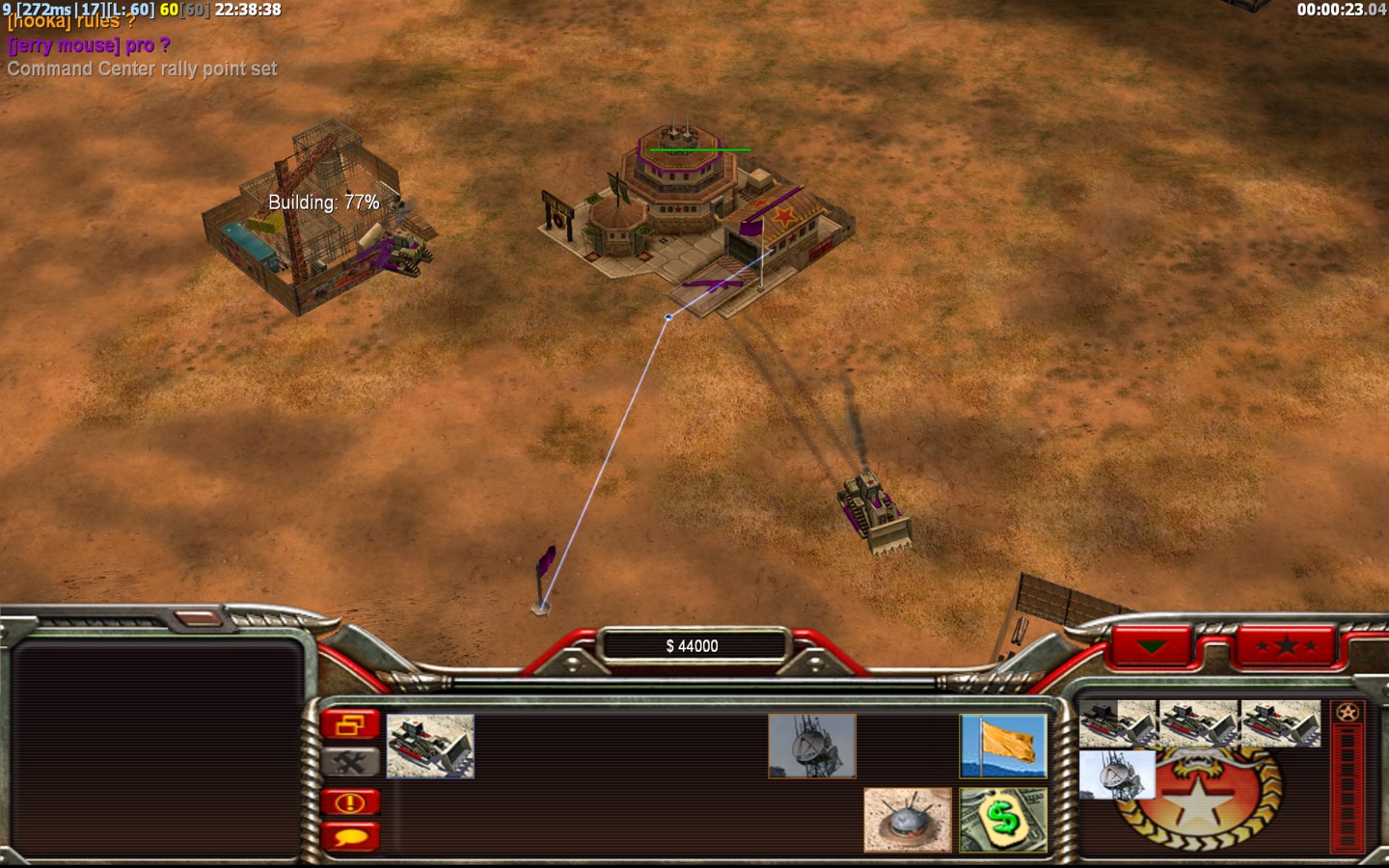The image size is (1389, 868).
Task: Click the orange flag command icon
Action: [1003, 746]
